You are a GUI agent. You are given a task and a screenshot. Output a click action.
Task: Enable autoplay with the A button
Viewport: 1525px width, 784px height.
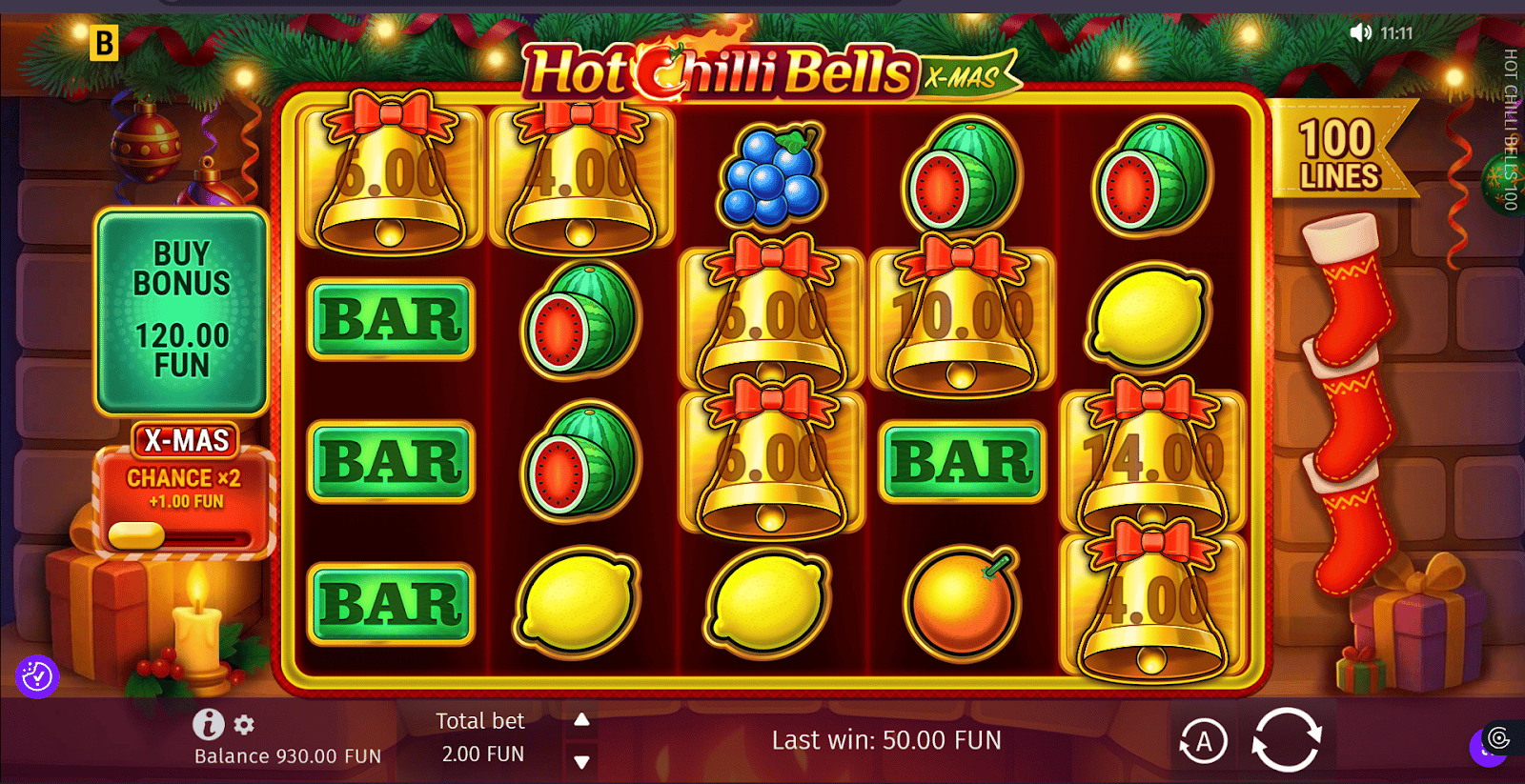[x=1203, y=741]
